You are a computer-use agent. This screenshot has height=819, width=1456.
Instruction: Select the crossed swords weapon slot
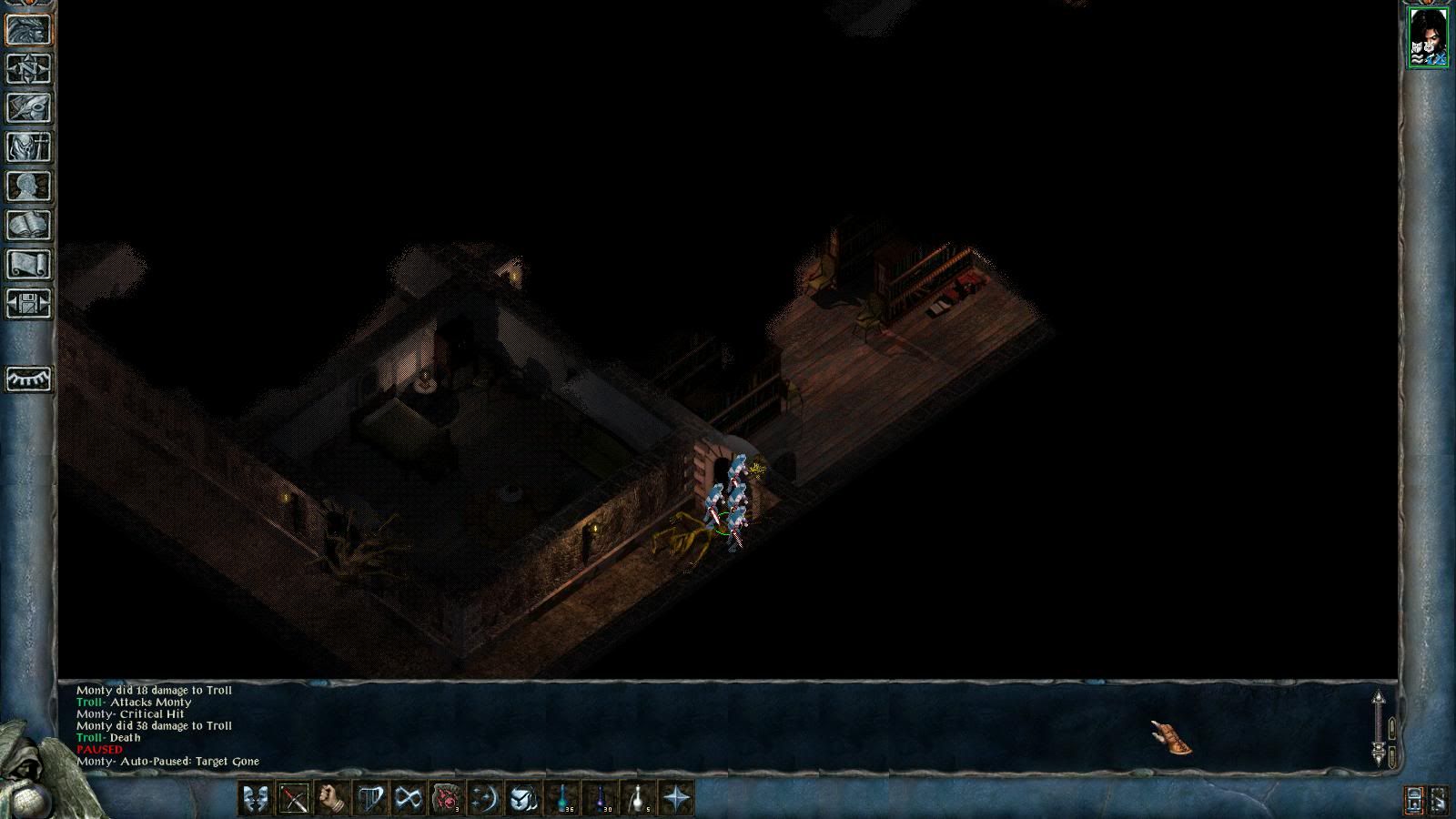click(294, 798)
